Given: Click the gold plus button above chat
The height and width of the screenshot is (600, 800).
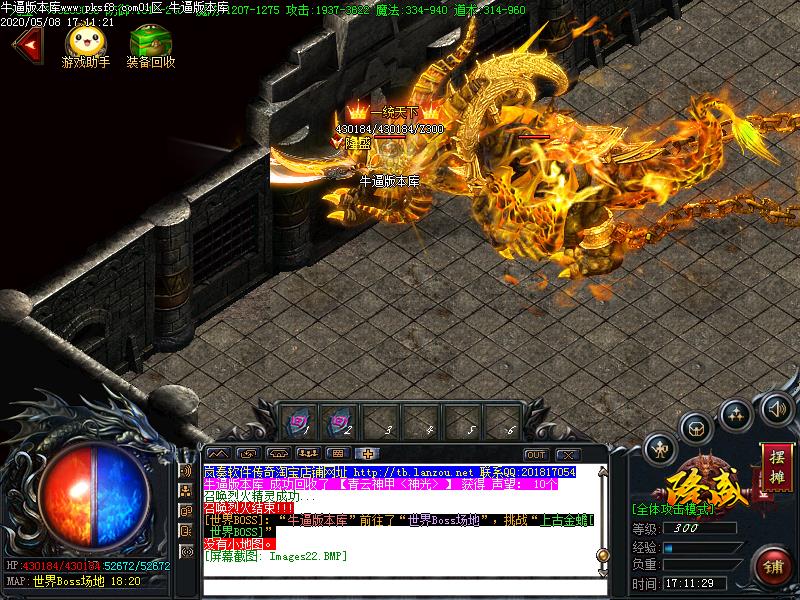Looking at the screenshot, I should pyautogui.click(x=367, y=455).
